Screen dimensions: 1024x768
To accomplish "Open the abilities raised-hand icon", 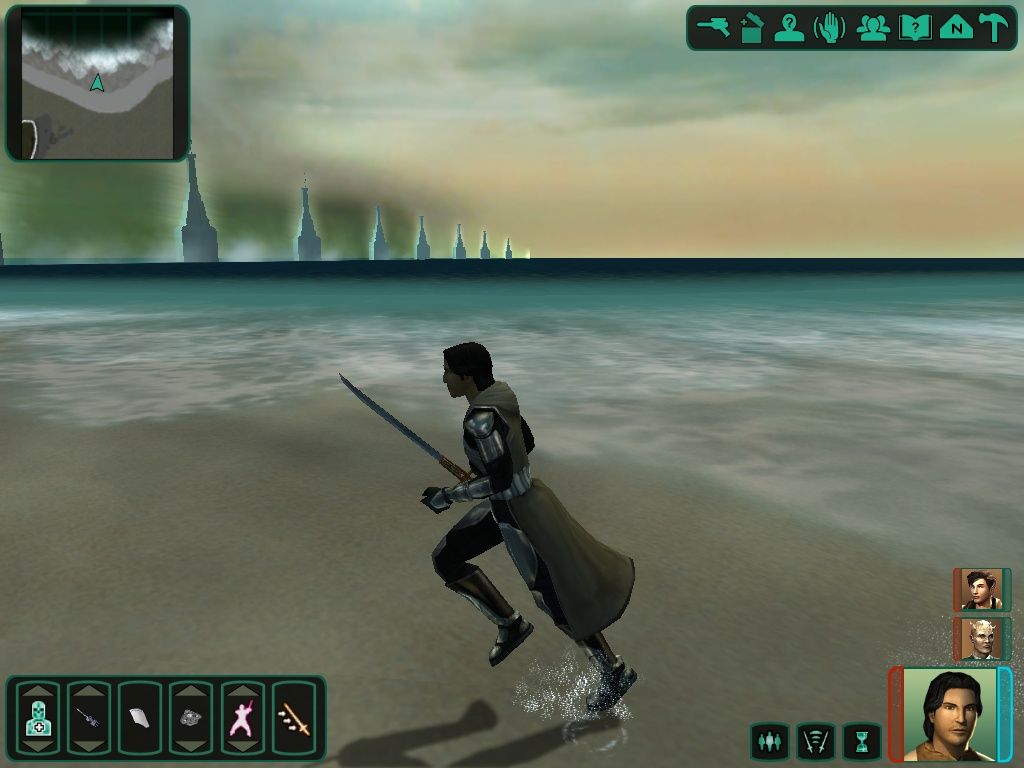I will click(830, 28).
